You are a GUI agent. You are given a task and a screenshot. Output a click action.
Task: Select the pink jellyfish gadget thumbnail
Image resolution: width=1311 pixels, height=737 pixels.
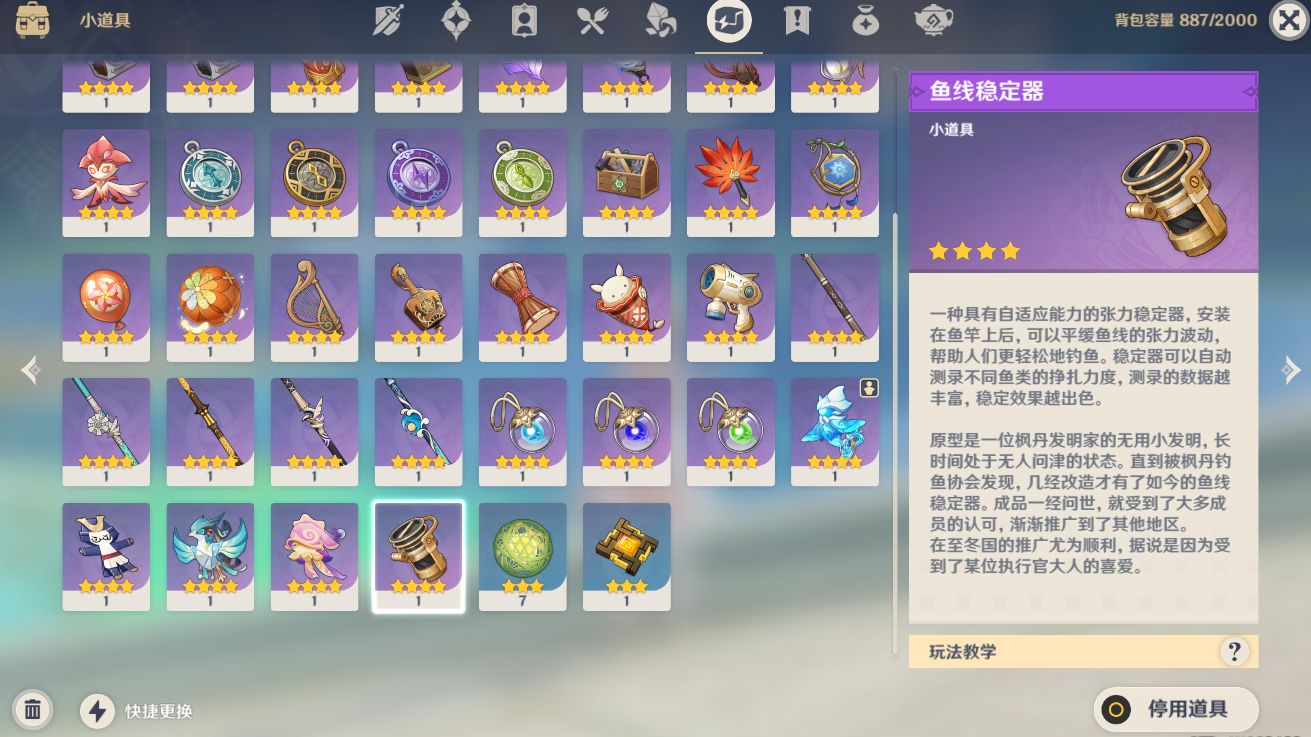pyautogui.click(x=314, y=556)
